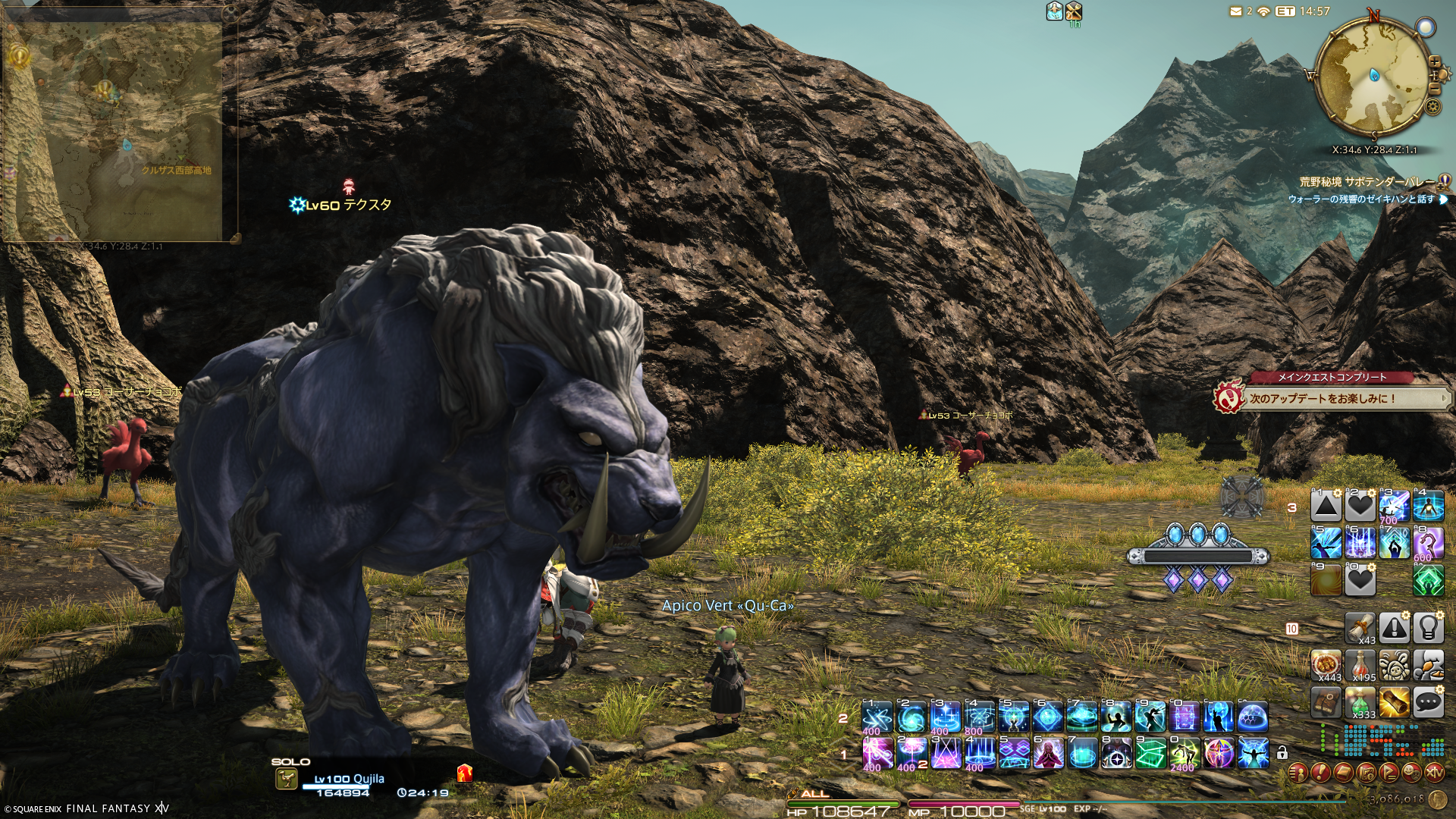
Task: Select the サボテンダーバレー quest tracker entry
Action: (x=1367, y=182)
